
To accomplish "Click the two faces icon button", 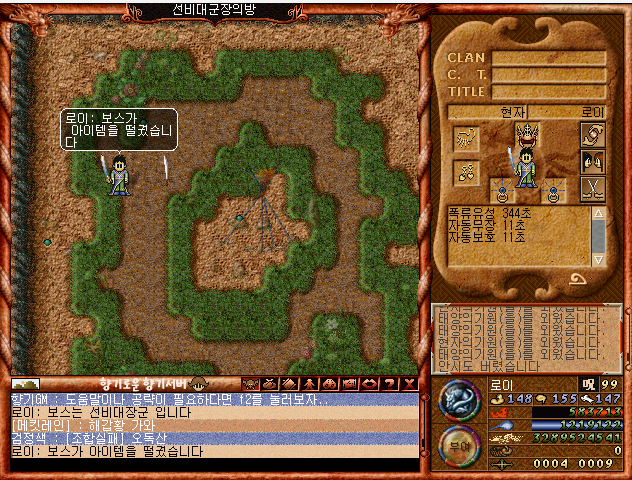I will 592,161.
